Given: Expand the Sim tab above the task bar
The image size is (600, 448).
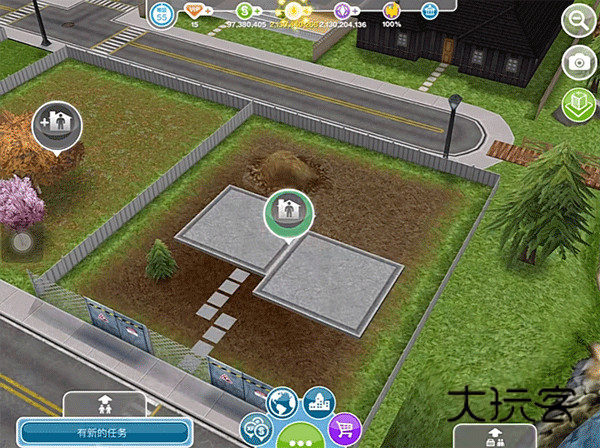Looking at the screenshot, I should (x=105, y=403).
